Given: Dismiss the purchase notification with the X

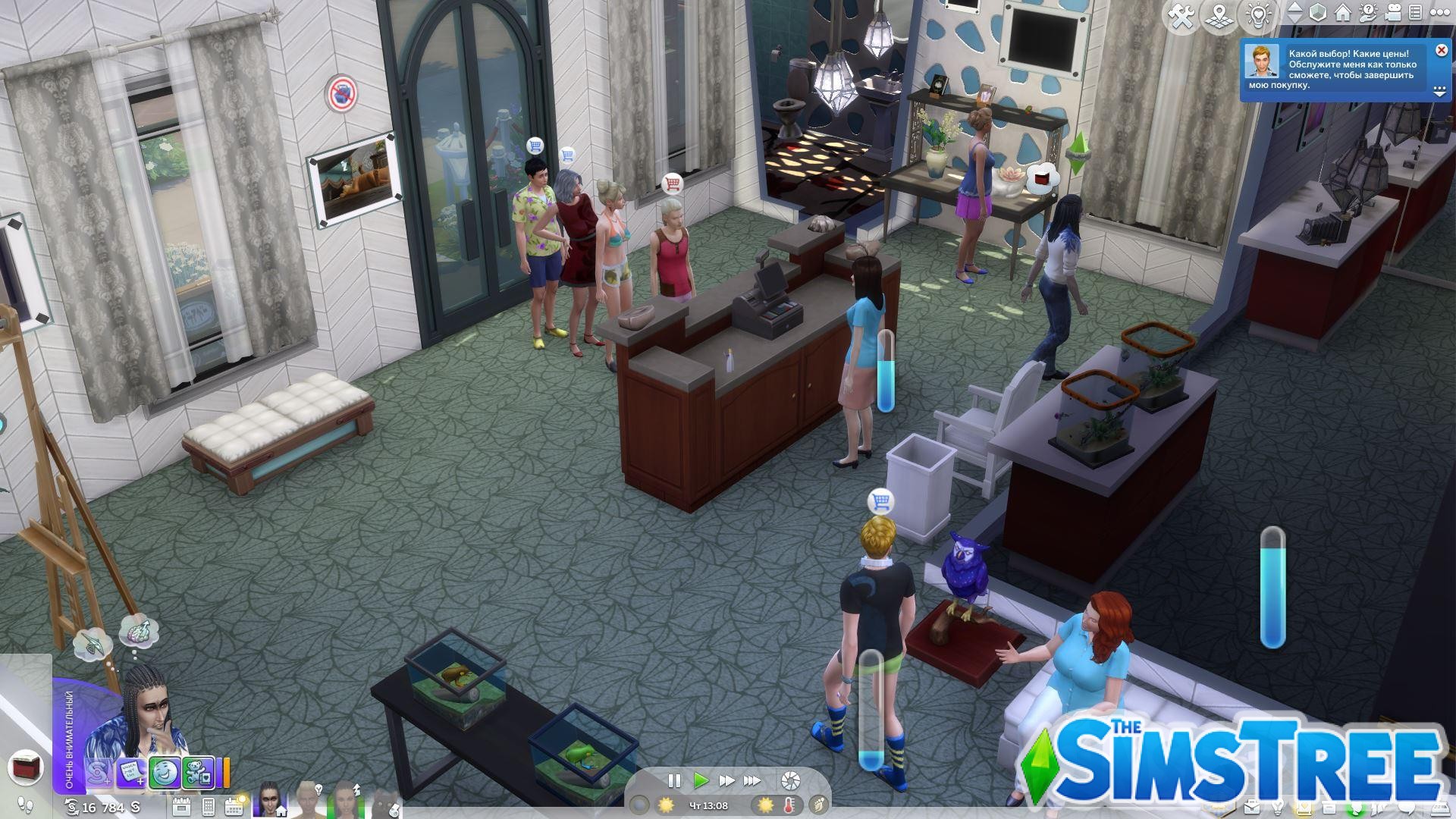Looking at the screenshot, I should (1440, 49).
